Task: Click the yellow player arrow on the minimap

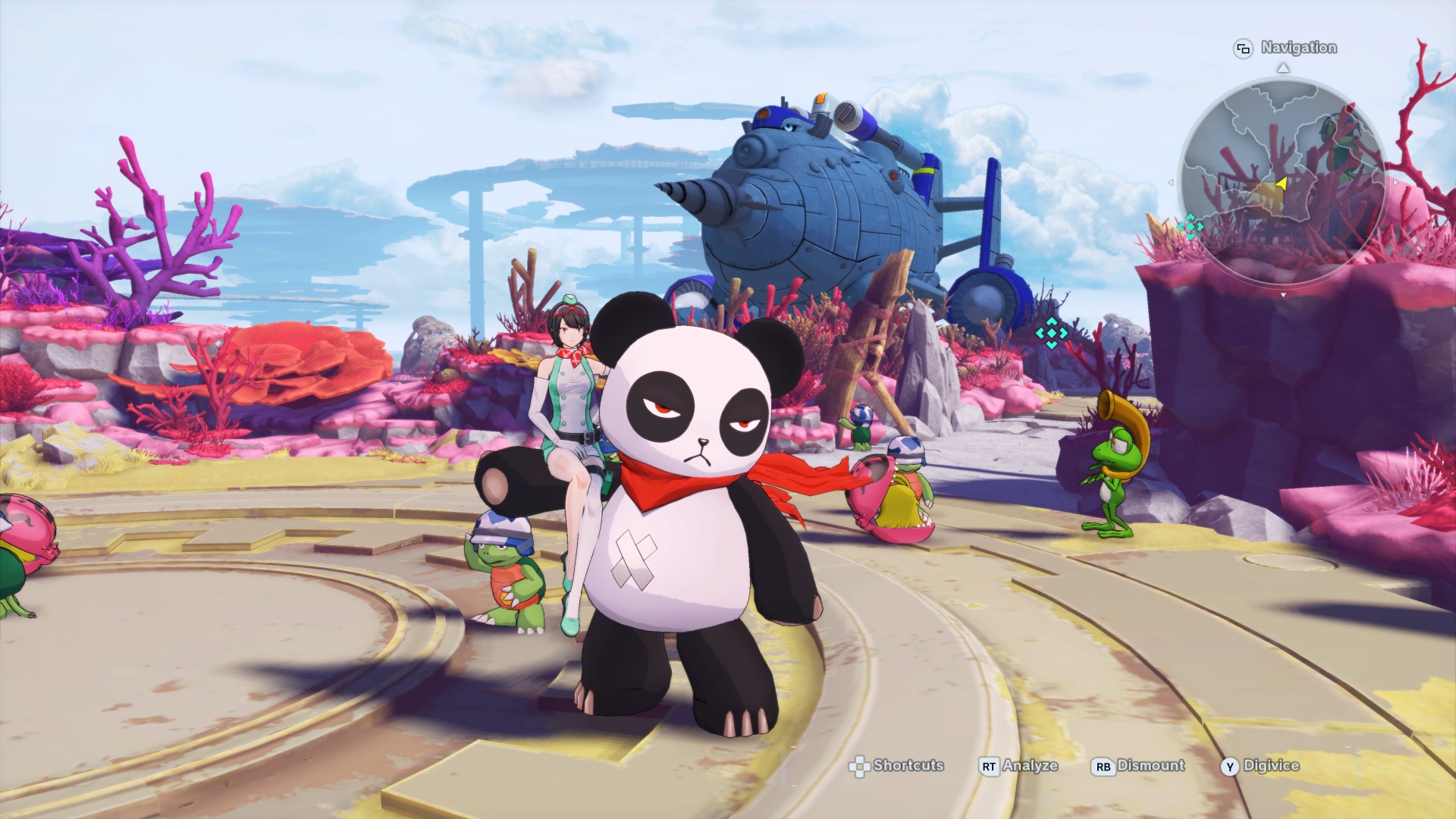Action: 1282,184
